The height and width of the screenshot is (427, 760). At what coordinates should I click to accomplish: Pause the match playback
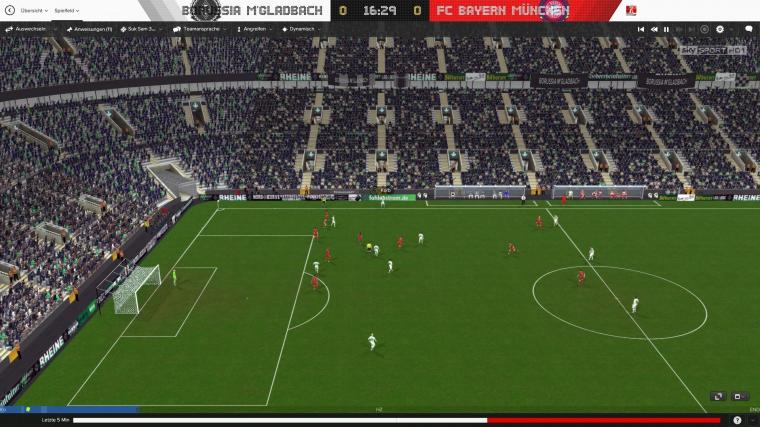point(667,29)
